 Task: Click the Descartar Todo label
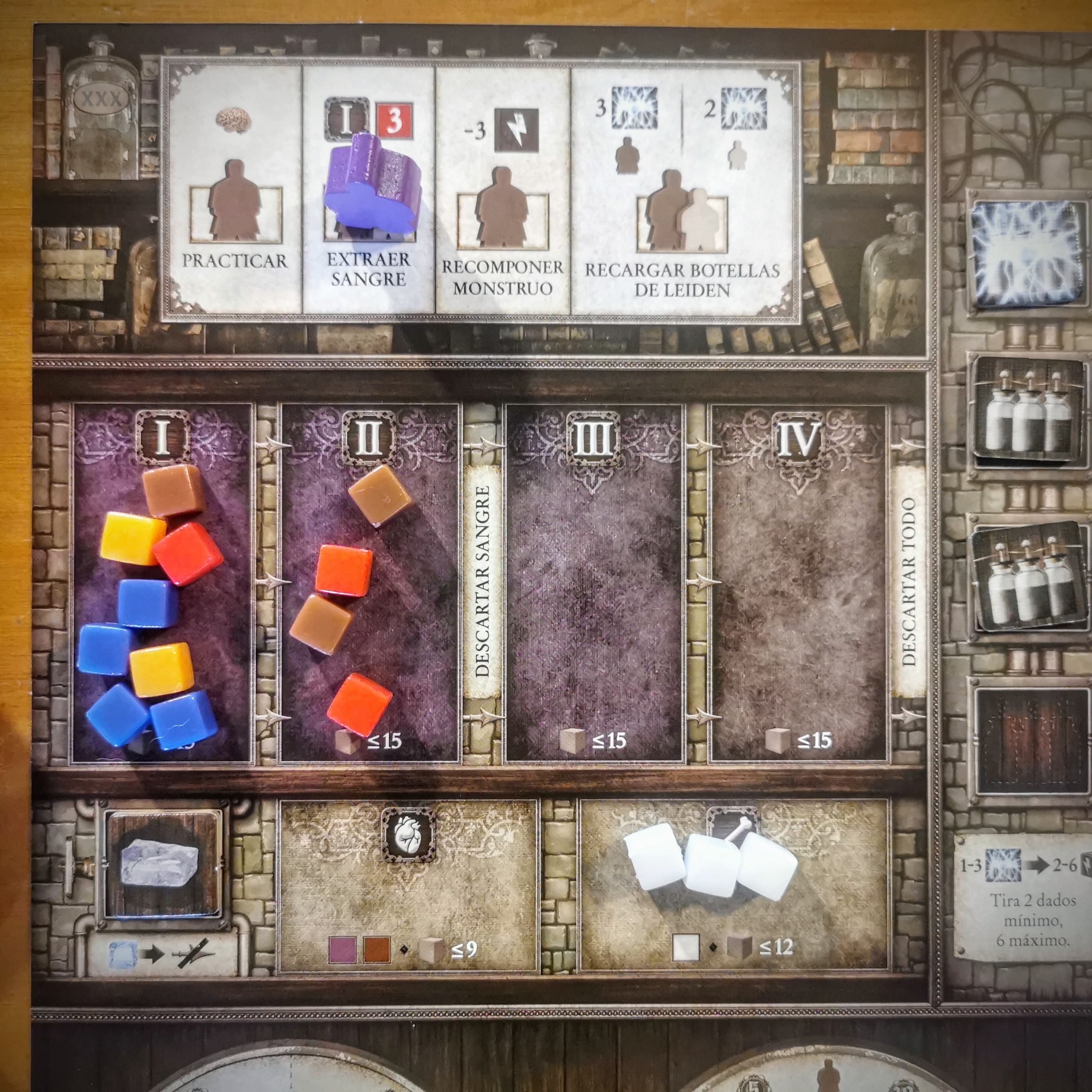[908, 582]
